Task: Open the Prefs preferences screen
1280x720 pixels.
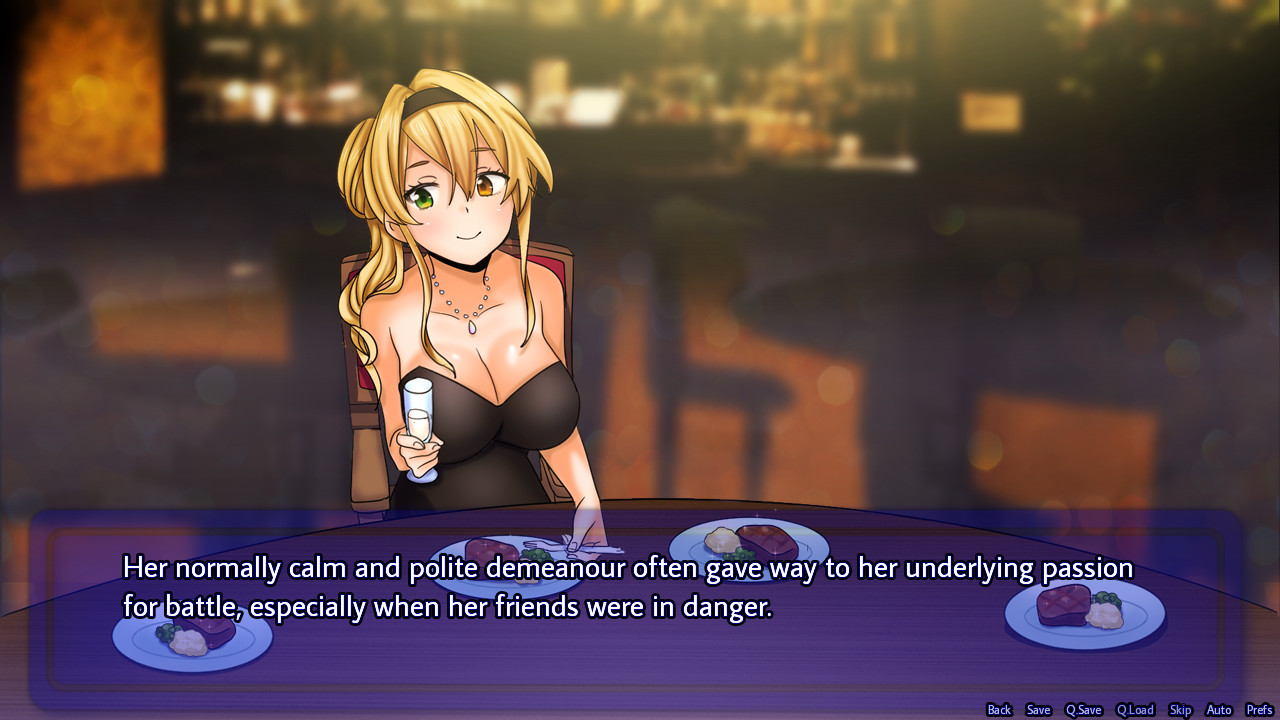Action: coord(1258,709)
